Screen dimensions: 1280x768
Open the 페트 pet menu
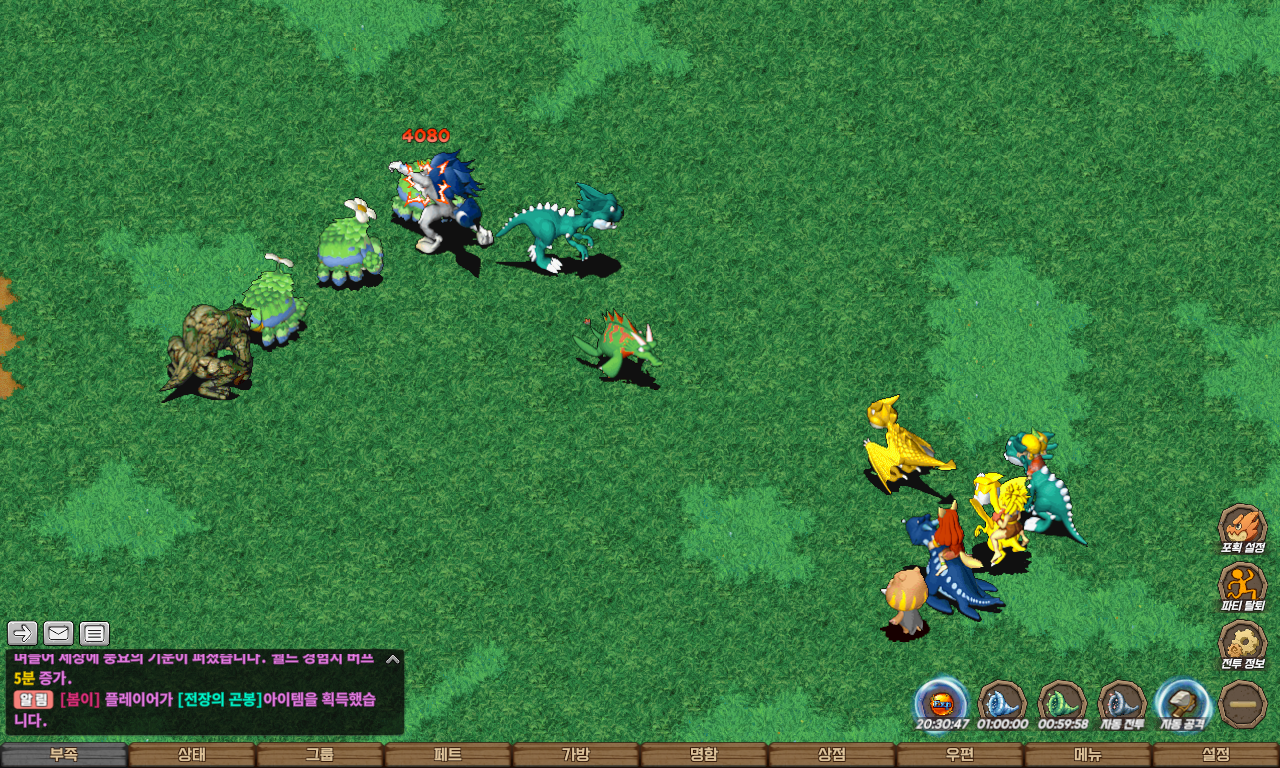pos(448,755)
